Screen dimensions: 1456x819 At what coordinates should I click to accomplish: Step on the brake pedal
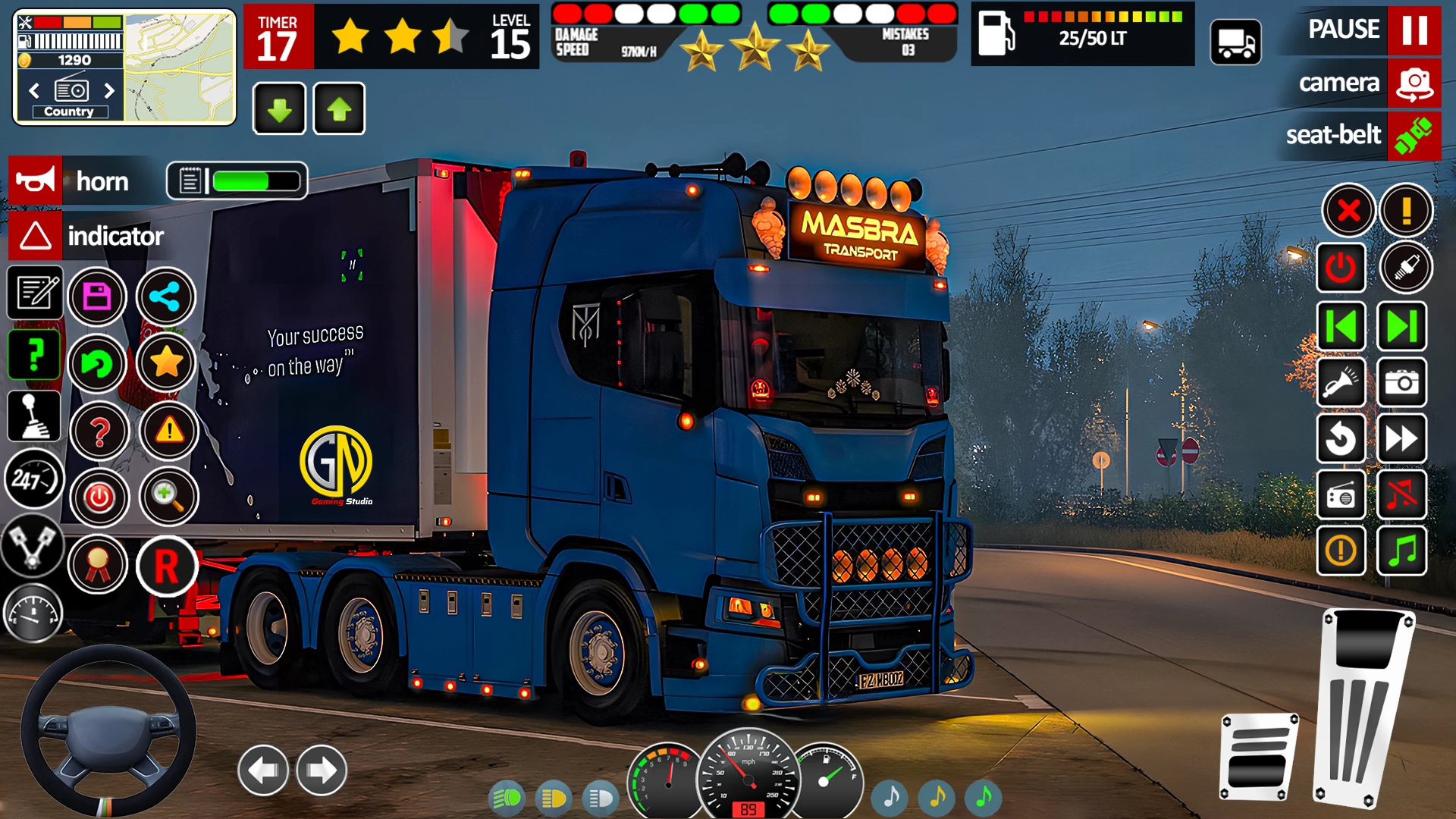point(1259,756)
